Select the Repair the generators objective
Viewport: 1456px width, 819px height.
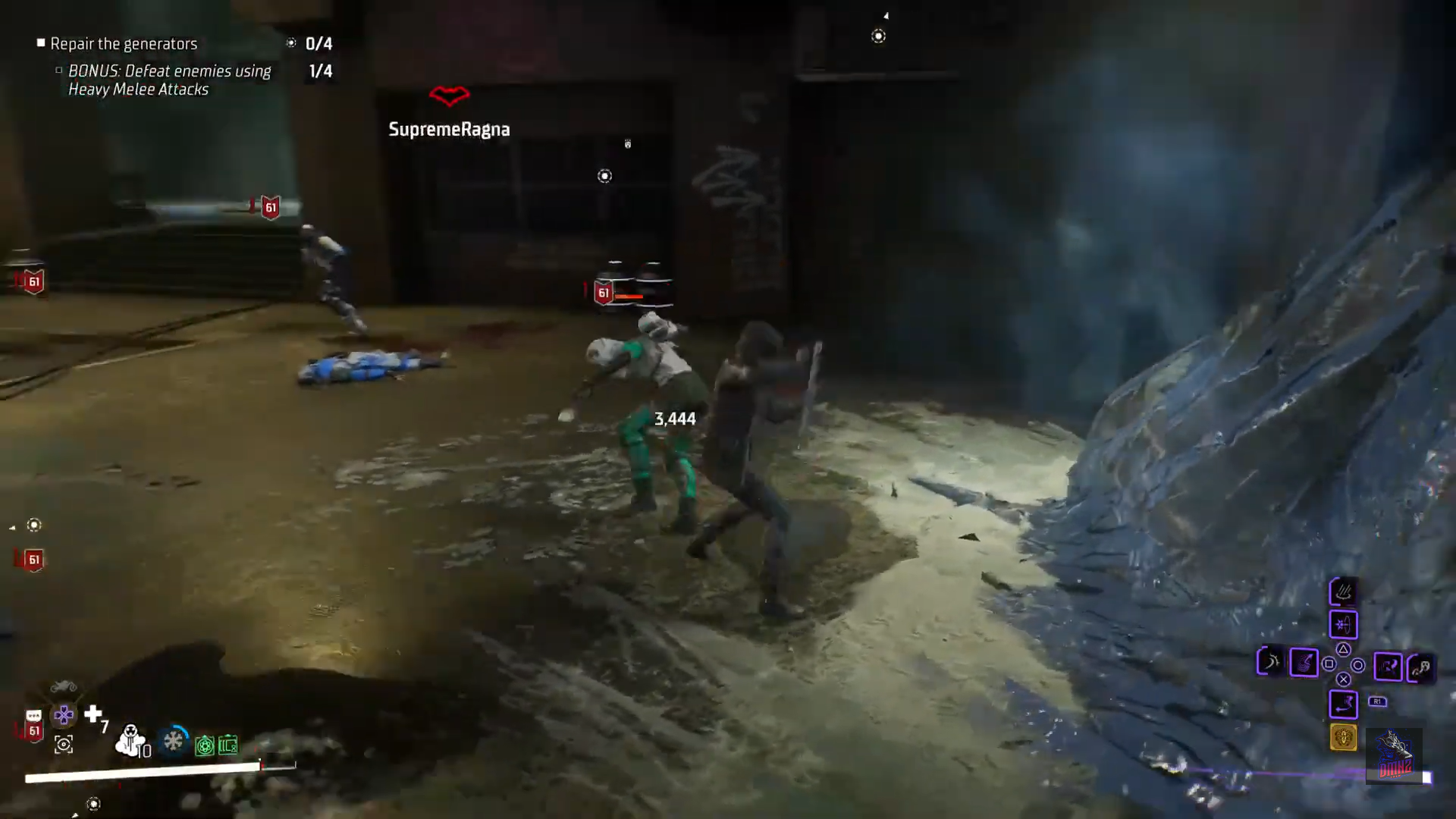123,43
